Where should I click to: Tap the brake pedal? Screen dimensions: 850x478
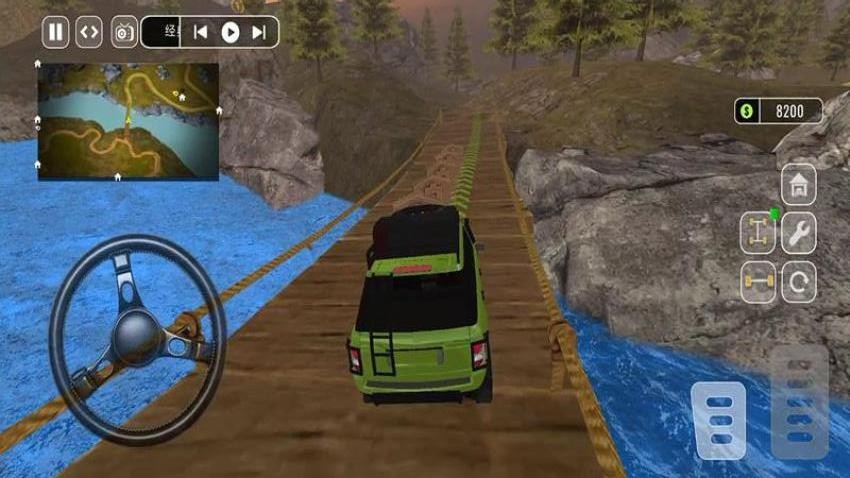point(720,420)
